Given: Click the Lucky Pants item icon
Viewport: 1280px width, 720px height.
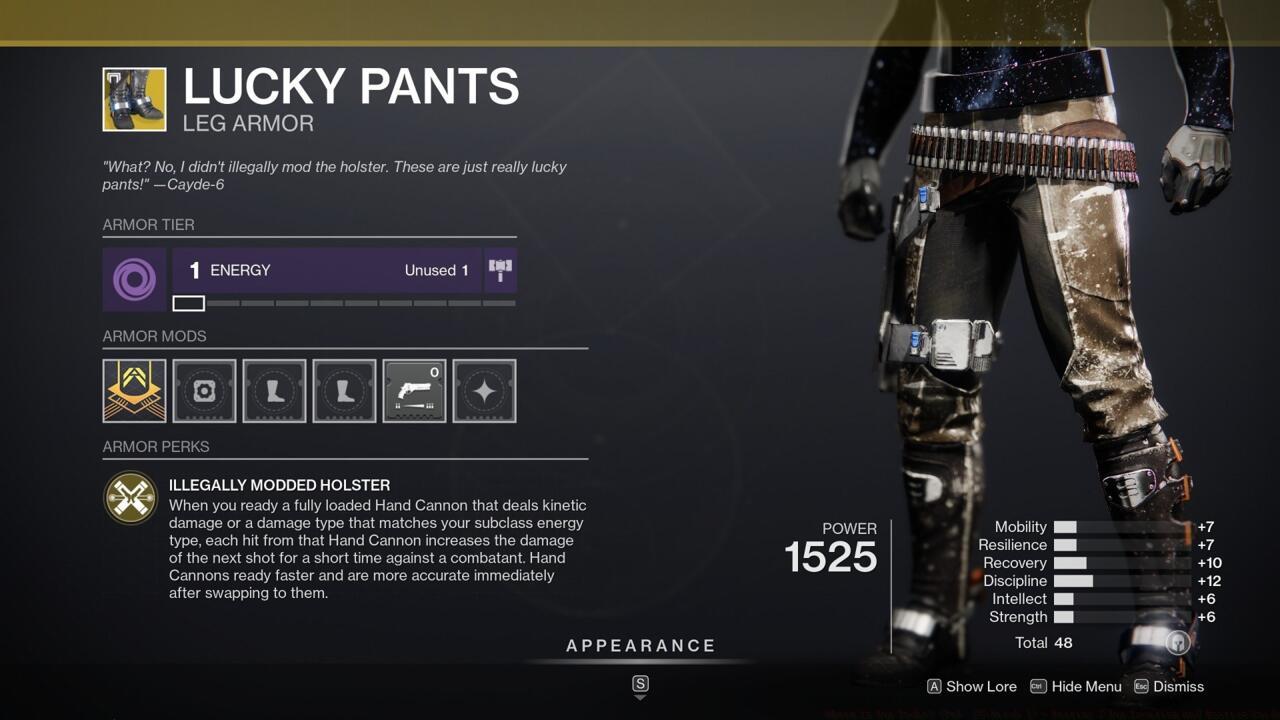Looking at the screenshot, I should (133, 99).
